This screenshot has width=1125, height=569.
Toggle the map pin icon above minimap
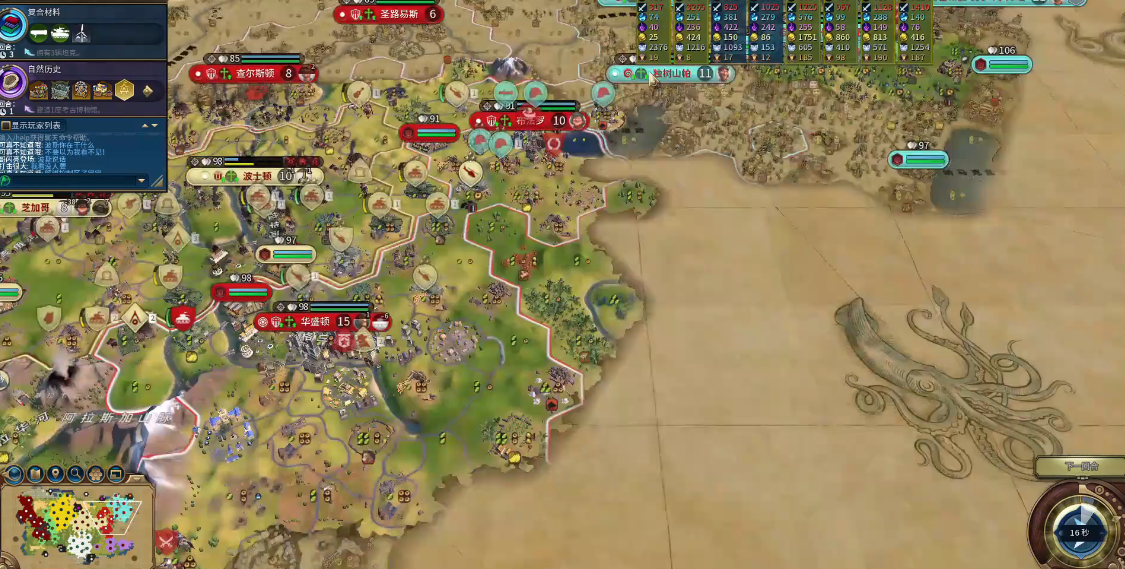pyautogui.click(x=56, y=473)
